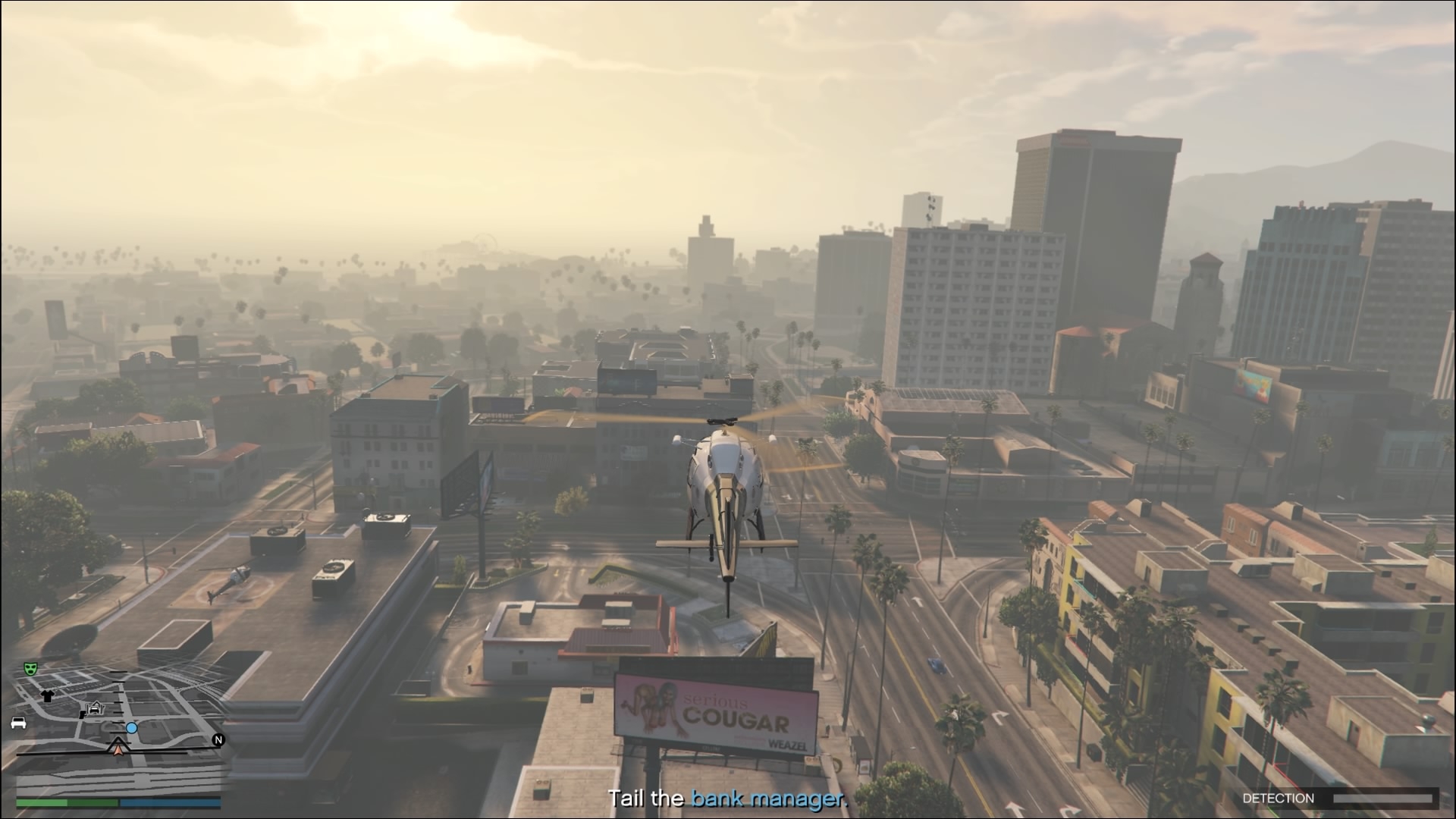Click the white car marker on the minimap

[x=18, y=723]
